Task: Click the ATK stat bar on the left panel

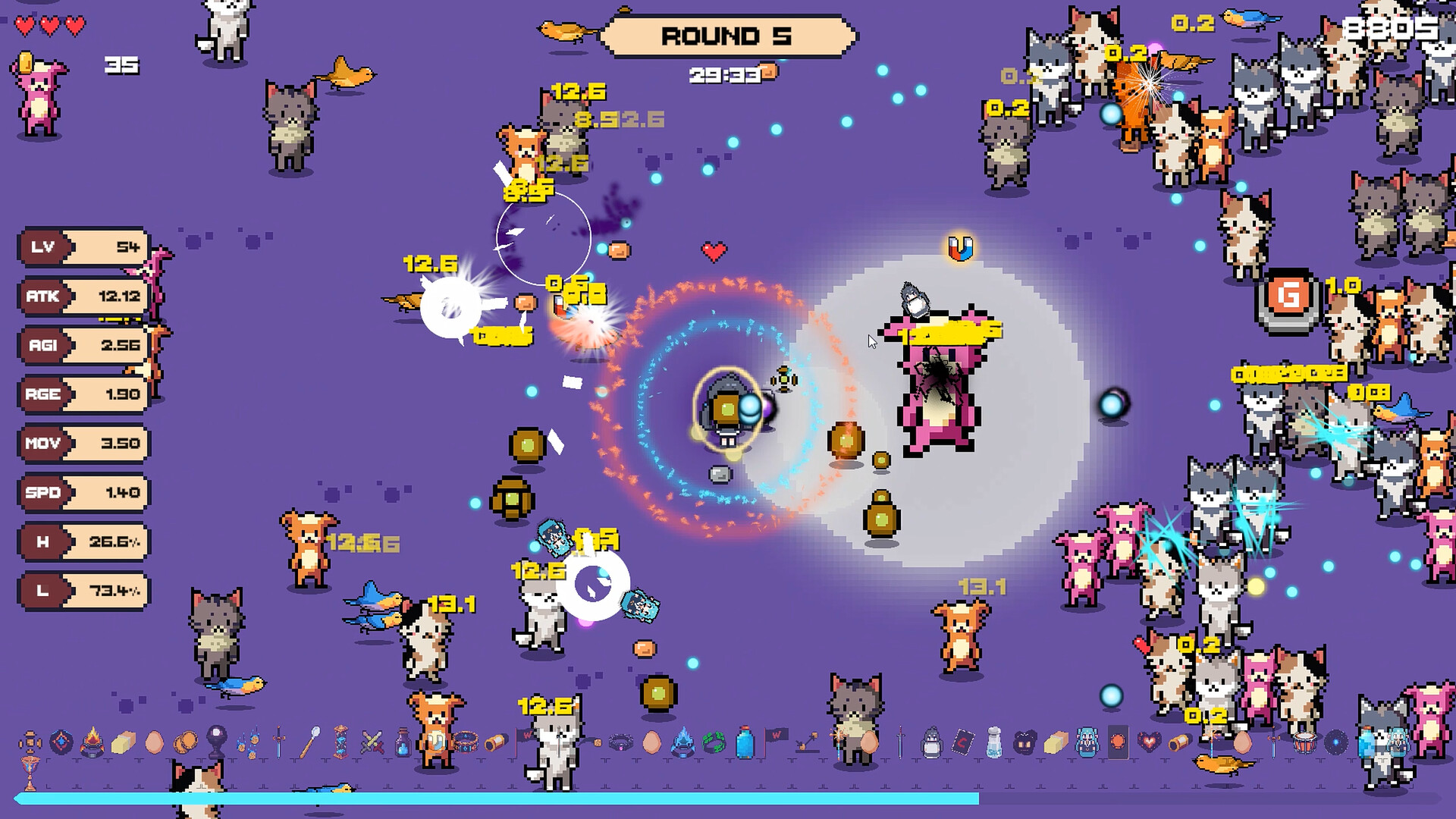Action: click(x=83, y=296)
